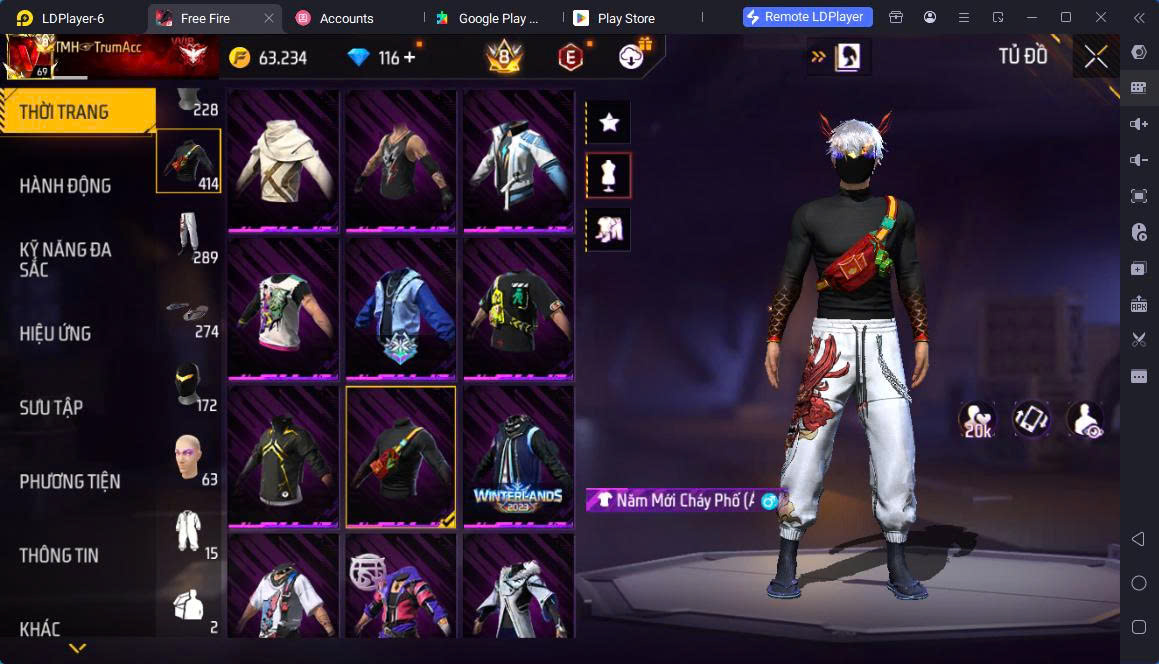
Task: Toggle character visibility eye icon
Action: 1084,420
